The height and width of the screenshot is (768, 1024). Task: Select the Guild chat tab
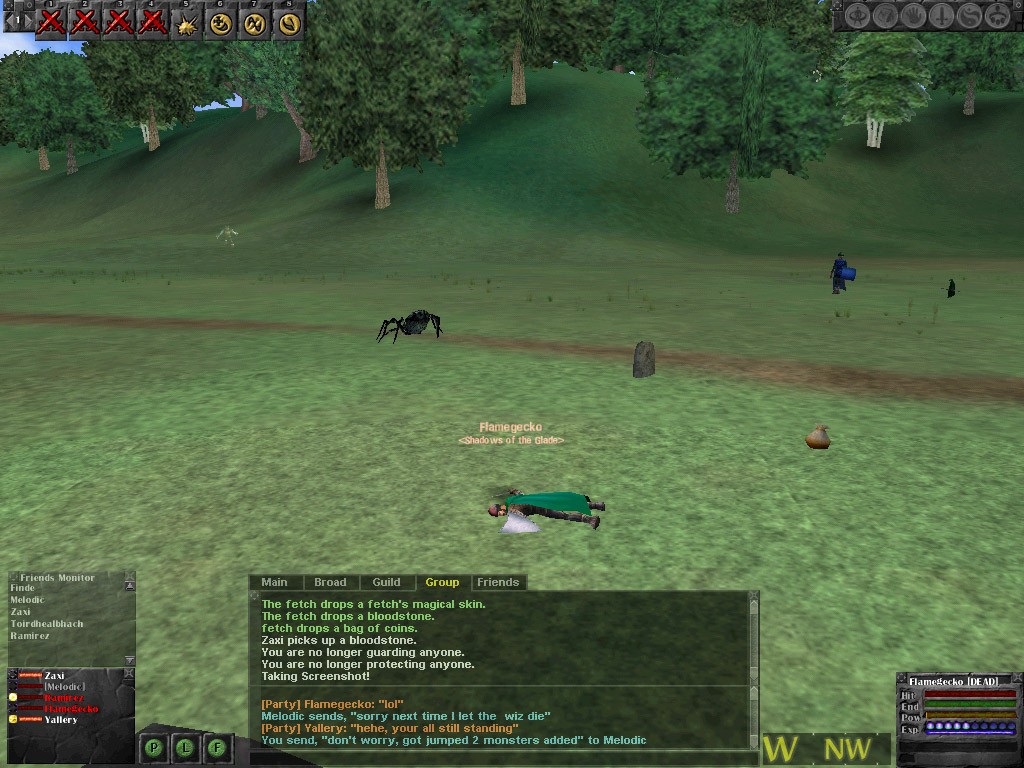[386, 582]
